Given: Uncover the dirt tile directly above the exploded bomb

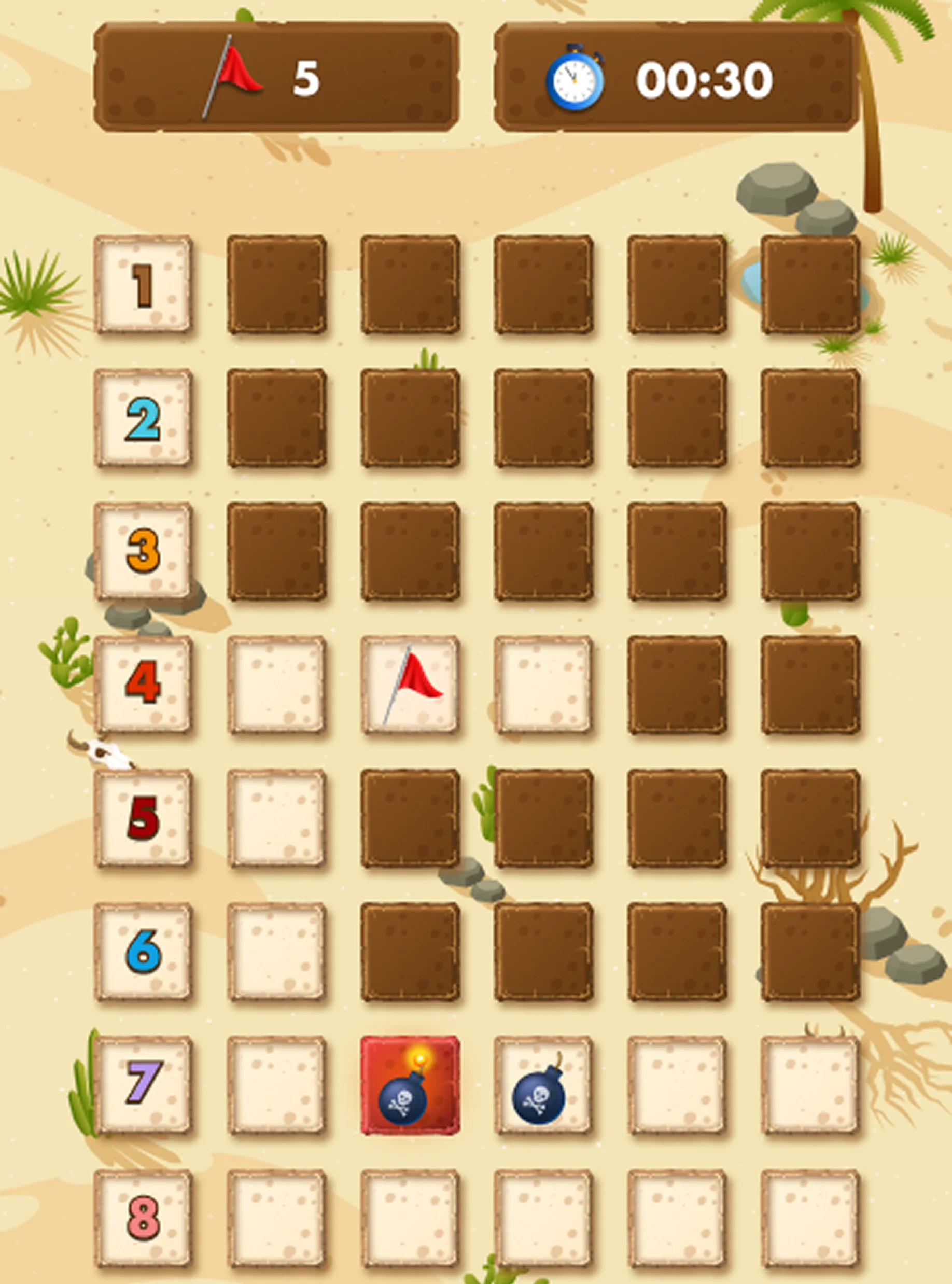Looking at the screenshot, I should 410,952.
